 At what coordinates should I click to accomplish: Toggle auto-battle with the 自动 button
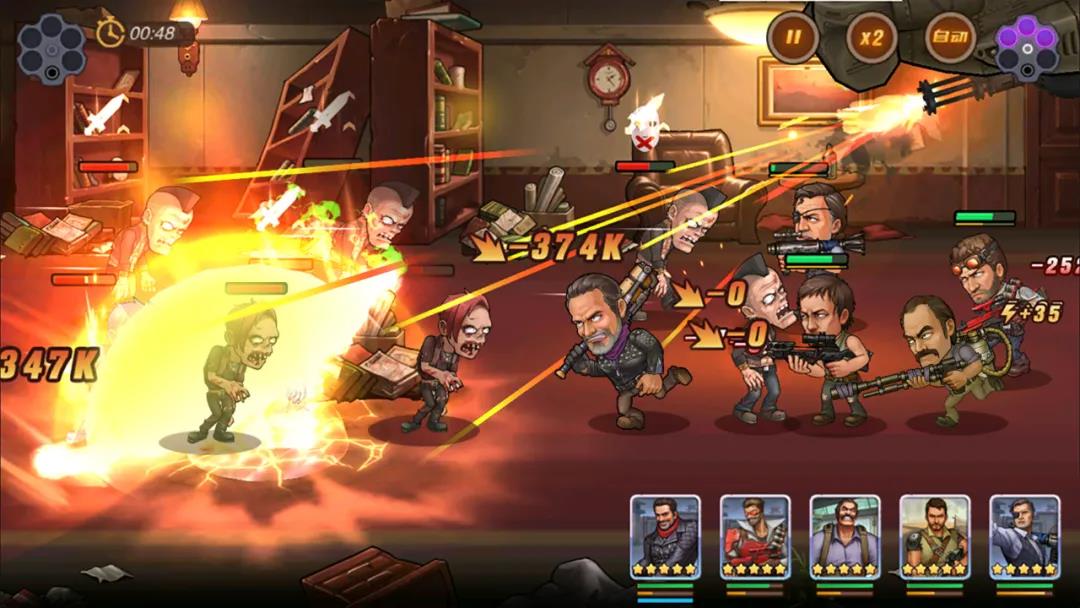pyautogui.click(x=950, y=39)
